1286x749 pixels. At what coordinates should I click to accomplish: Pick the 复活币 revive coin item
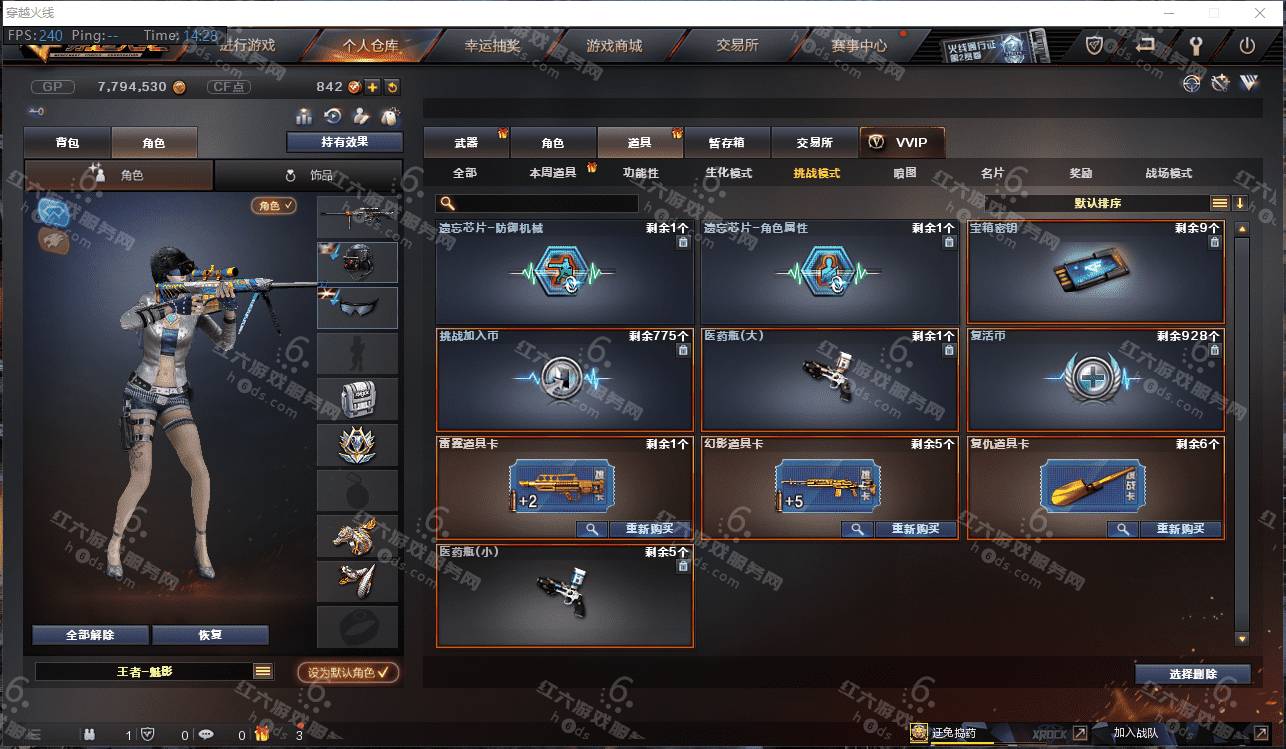tap(1095, 379)
